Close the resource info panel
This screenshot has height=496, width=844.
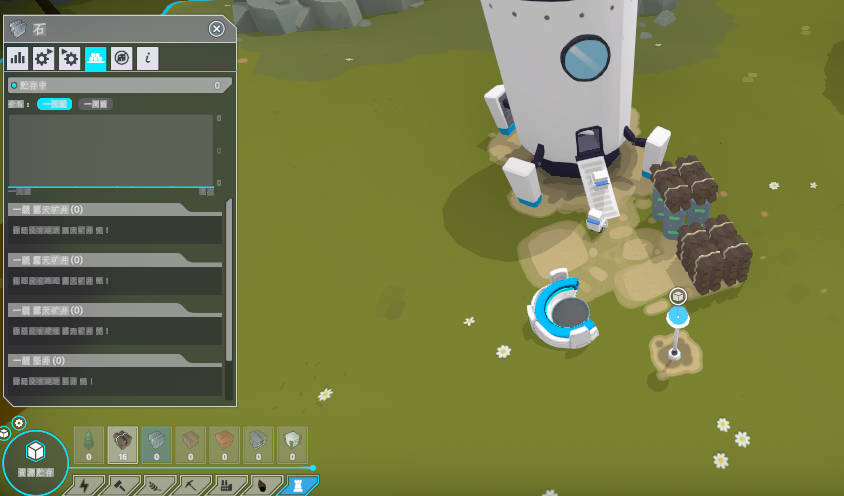coord(217,29)
